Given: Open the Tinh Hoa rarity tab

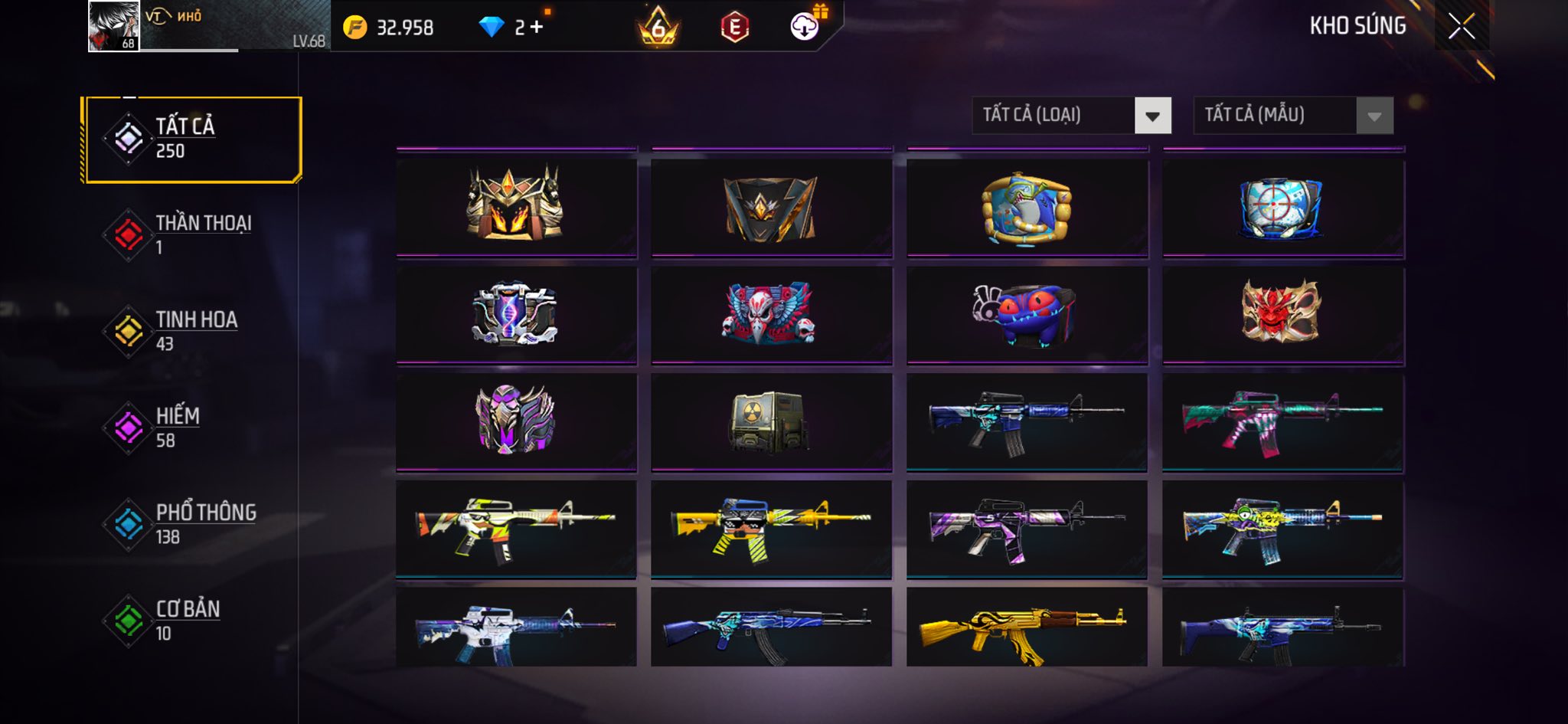Looking at the screenshot, I should 193,330.
